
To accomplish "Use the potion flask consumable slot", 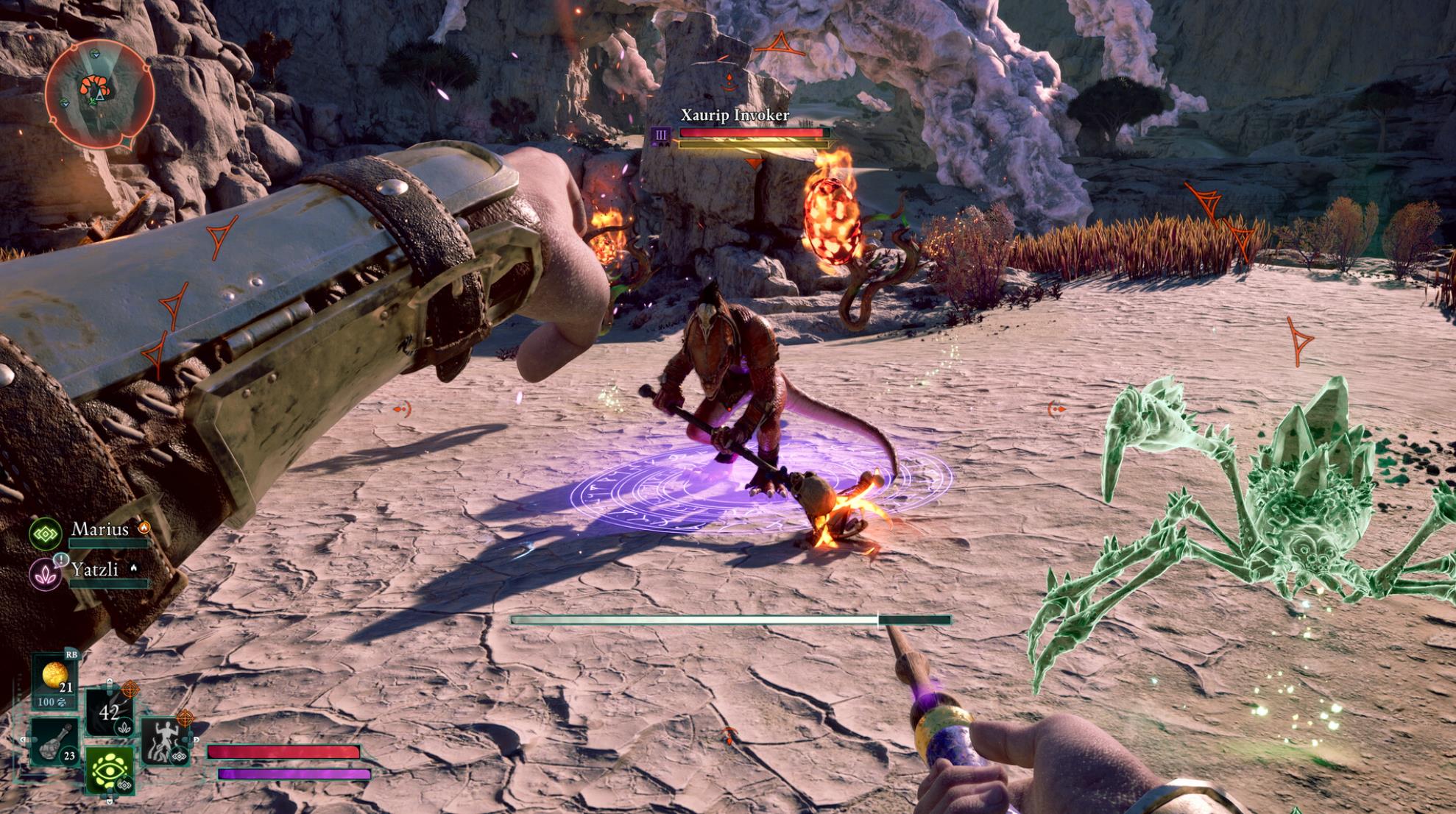I will (56, 742).
